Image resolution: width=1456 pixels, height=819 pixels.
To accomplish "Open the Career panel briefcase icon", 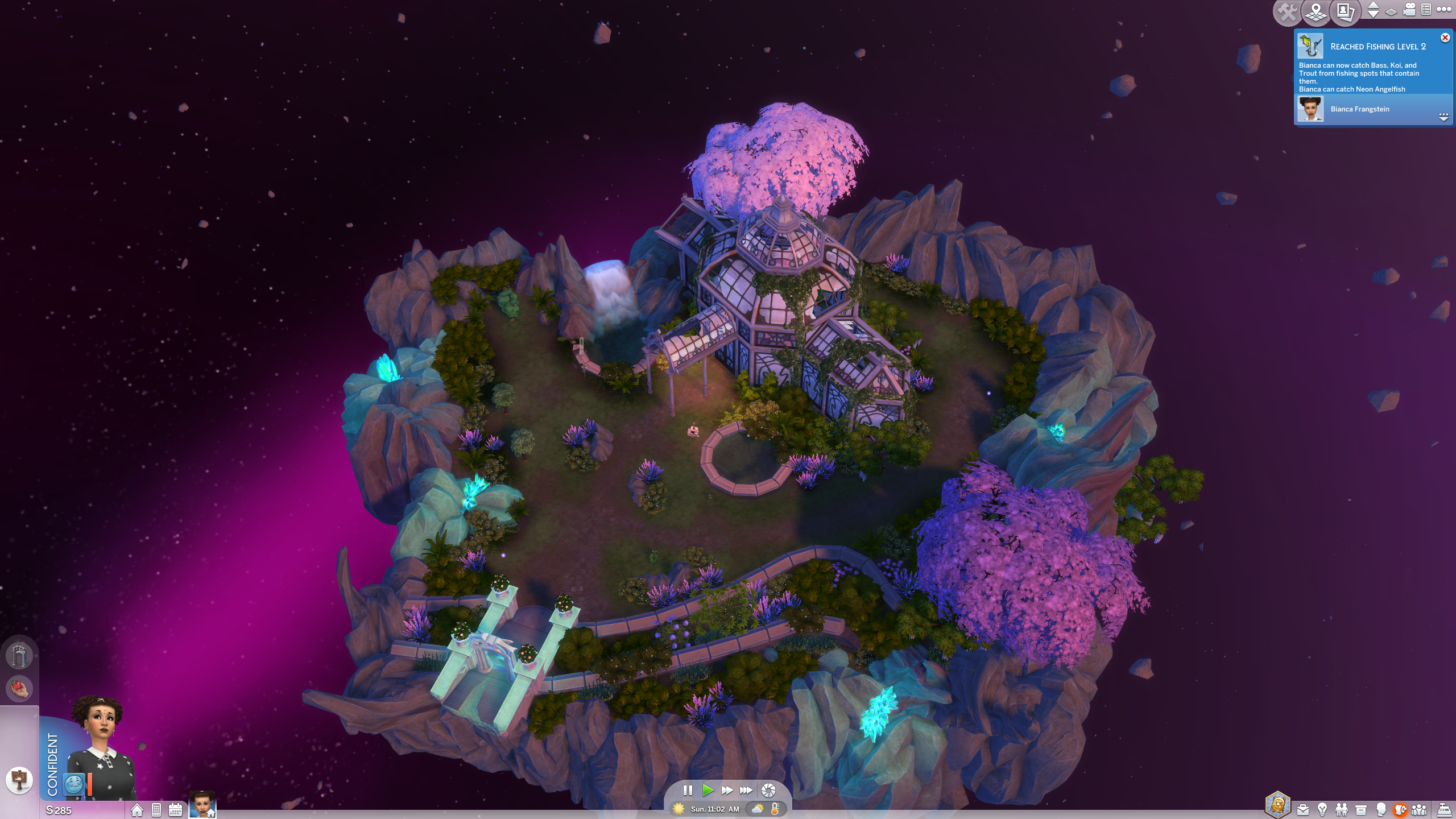I will coord(1303,810).
